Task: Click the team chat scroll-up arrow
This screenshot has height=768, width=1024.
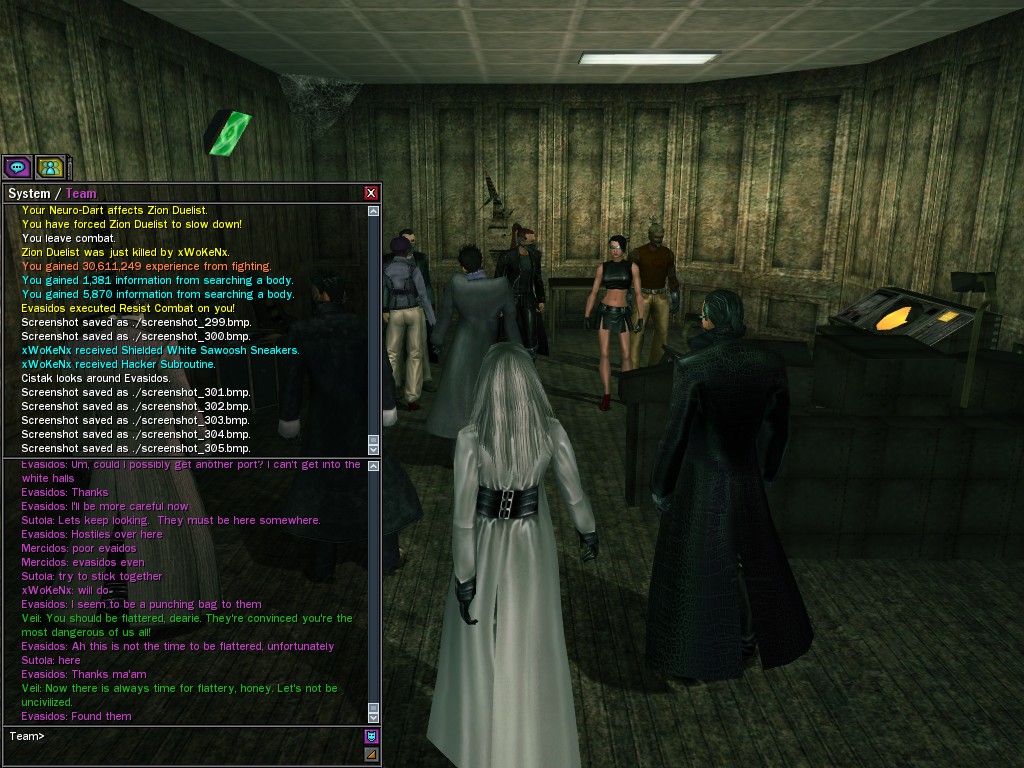Action: coord(374,467)
